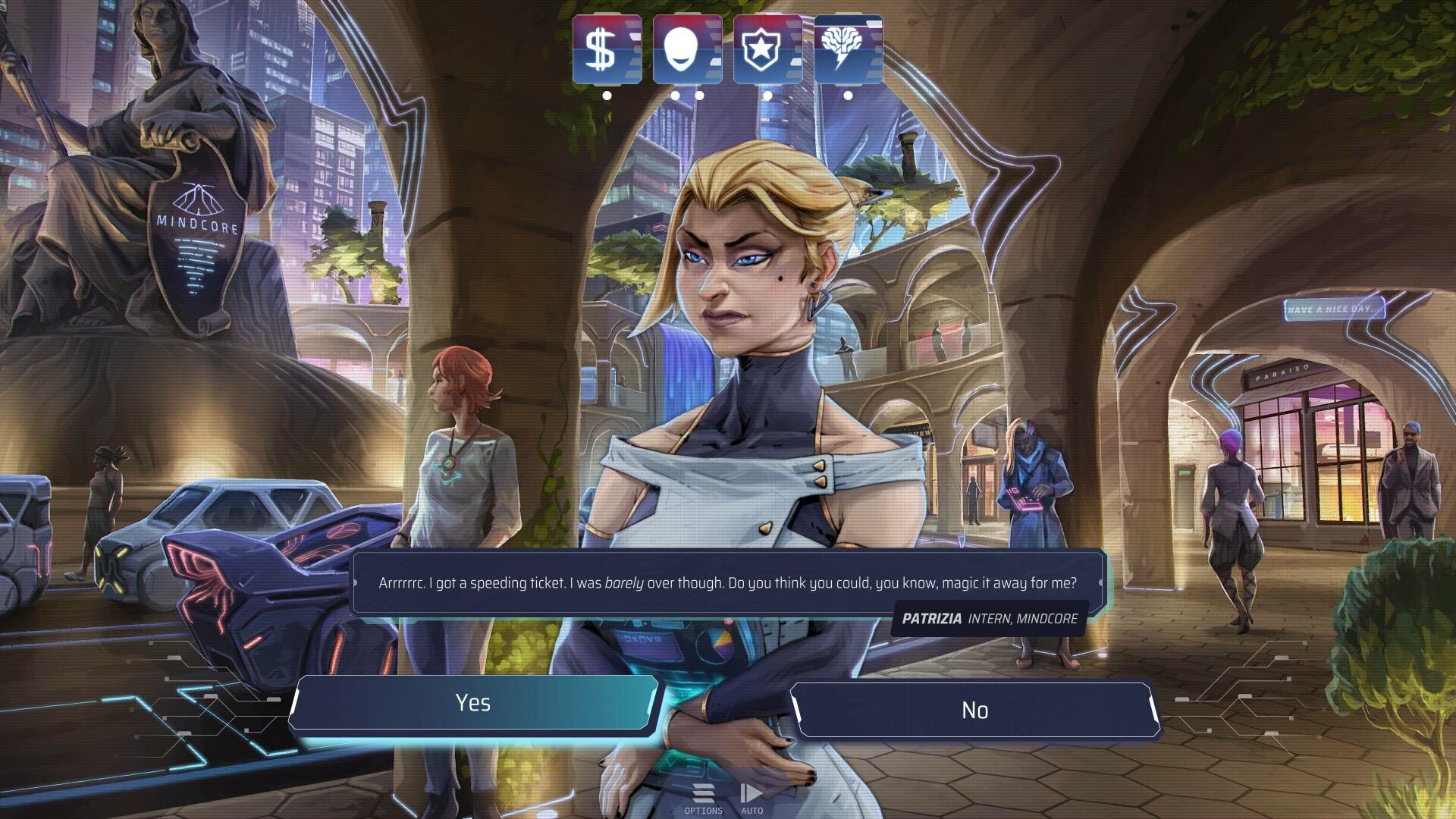Select the smiling face people stat icon
This screenshot has width=1456, height=819.
click(687, 49)
